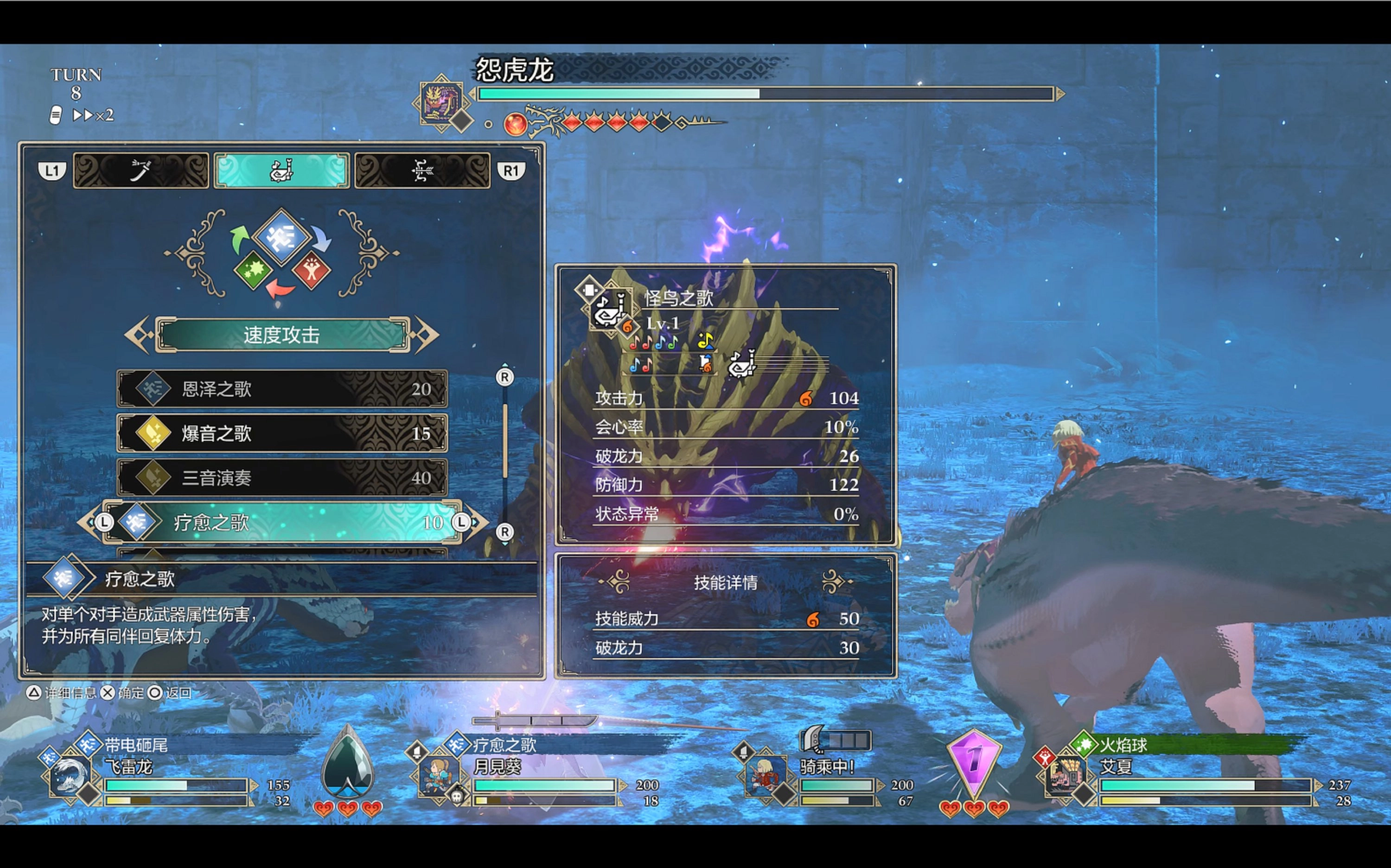Switch to the sword weapon tab
This screenshot has width=1391, height=868.
[x=140, y=171]
